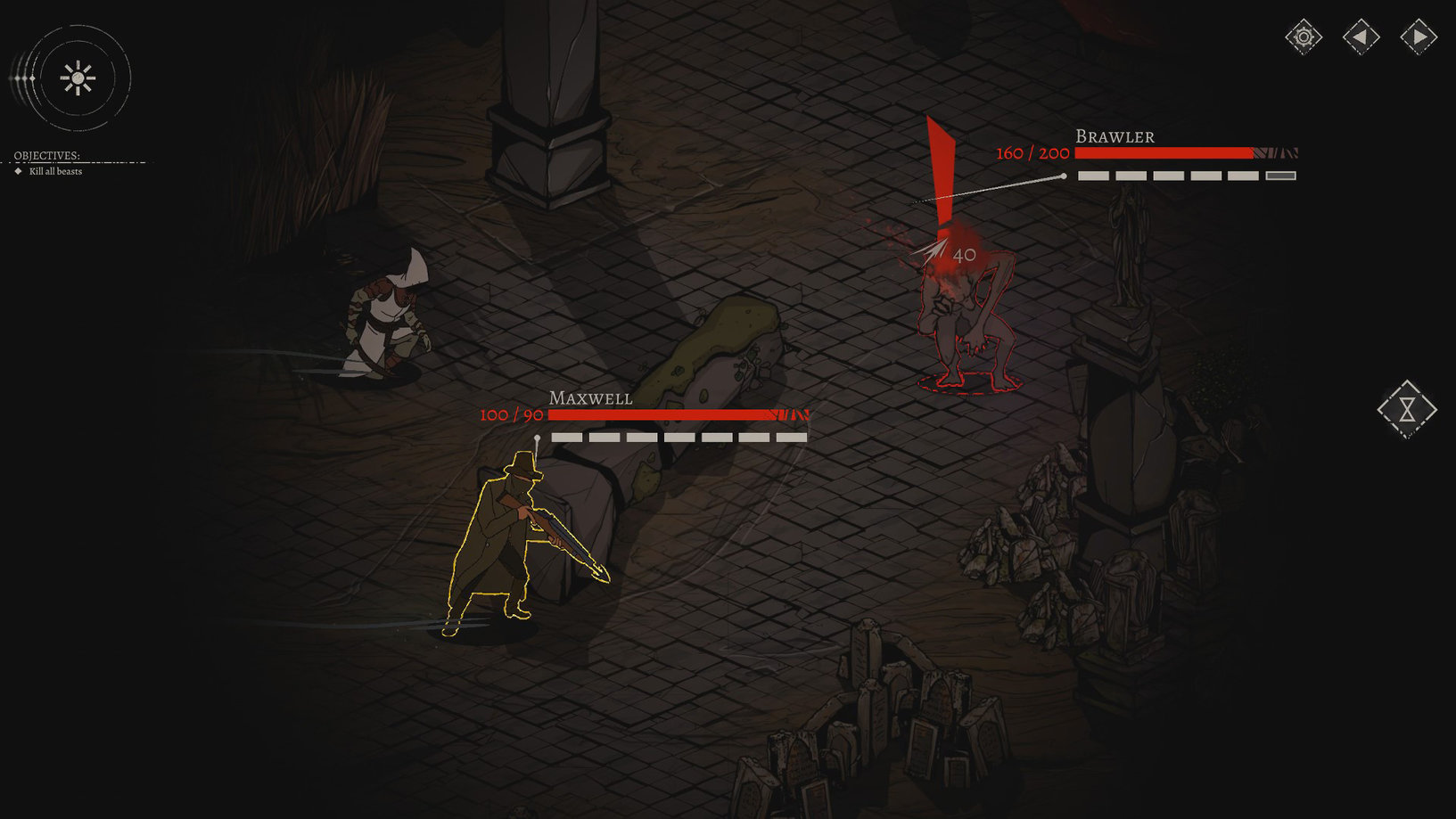This screenshot has height=819, width=1456.
Task: Open the gear settings button
Action: coord(1304,37)
